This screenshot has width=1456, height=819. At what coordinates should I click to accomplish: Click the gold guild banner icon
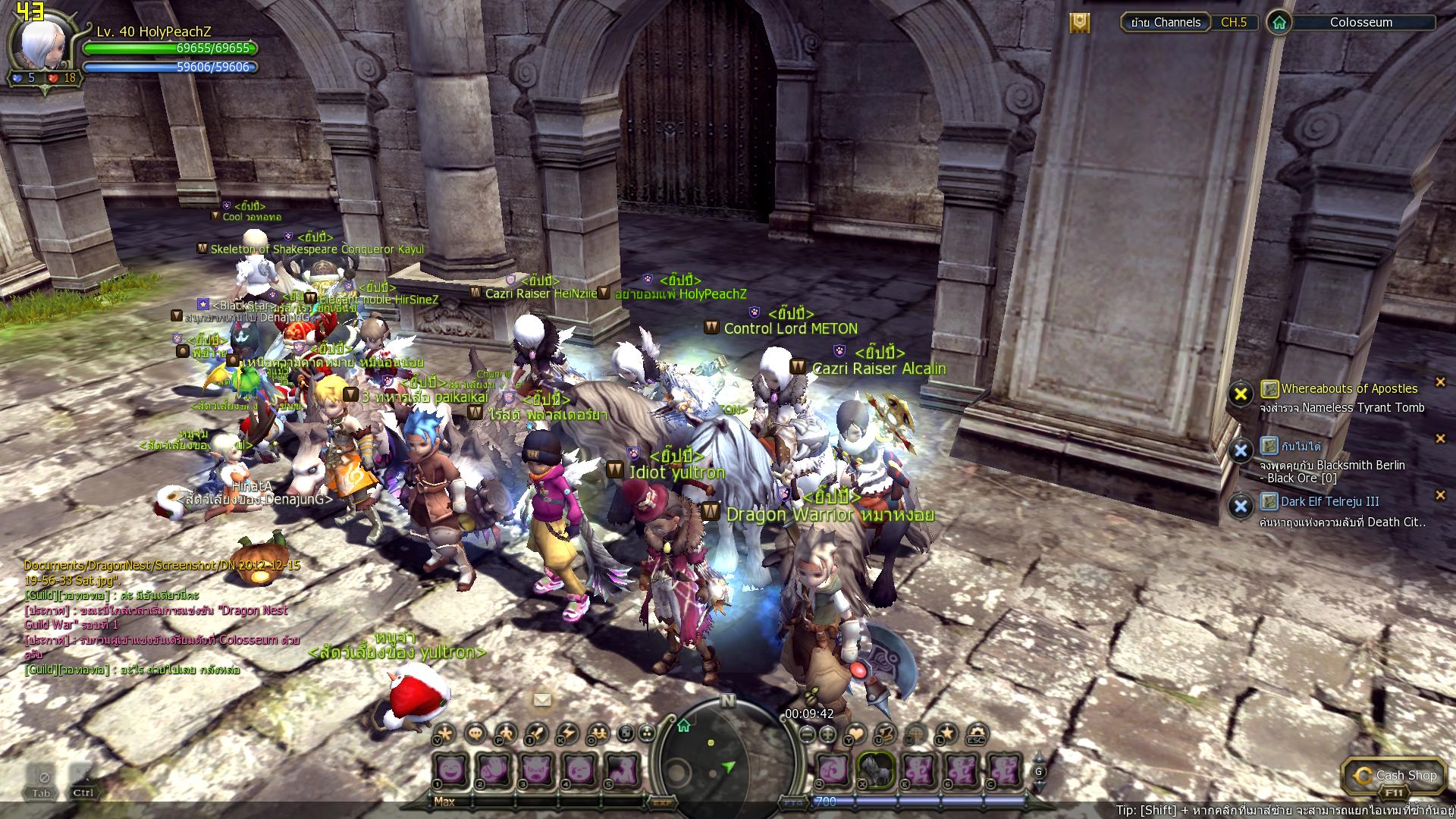tap(1080, 23)
